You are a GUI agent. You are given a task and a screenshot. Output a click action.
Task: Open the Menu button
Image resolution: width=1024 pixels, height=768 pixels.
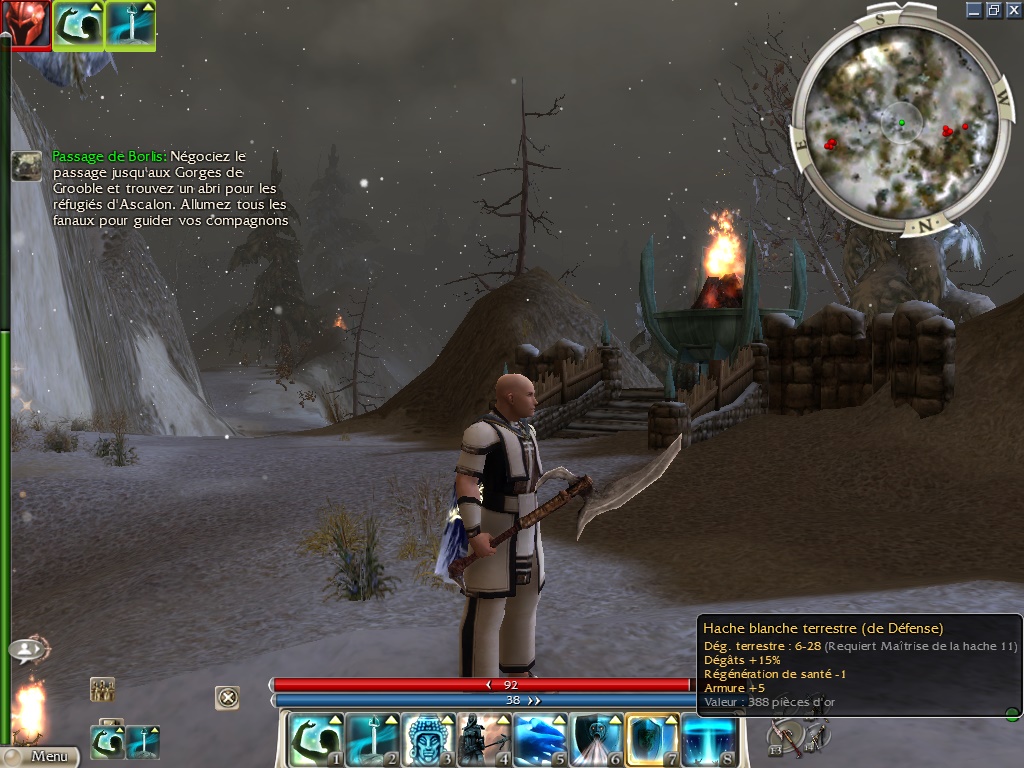click(x=40, y=757)
